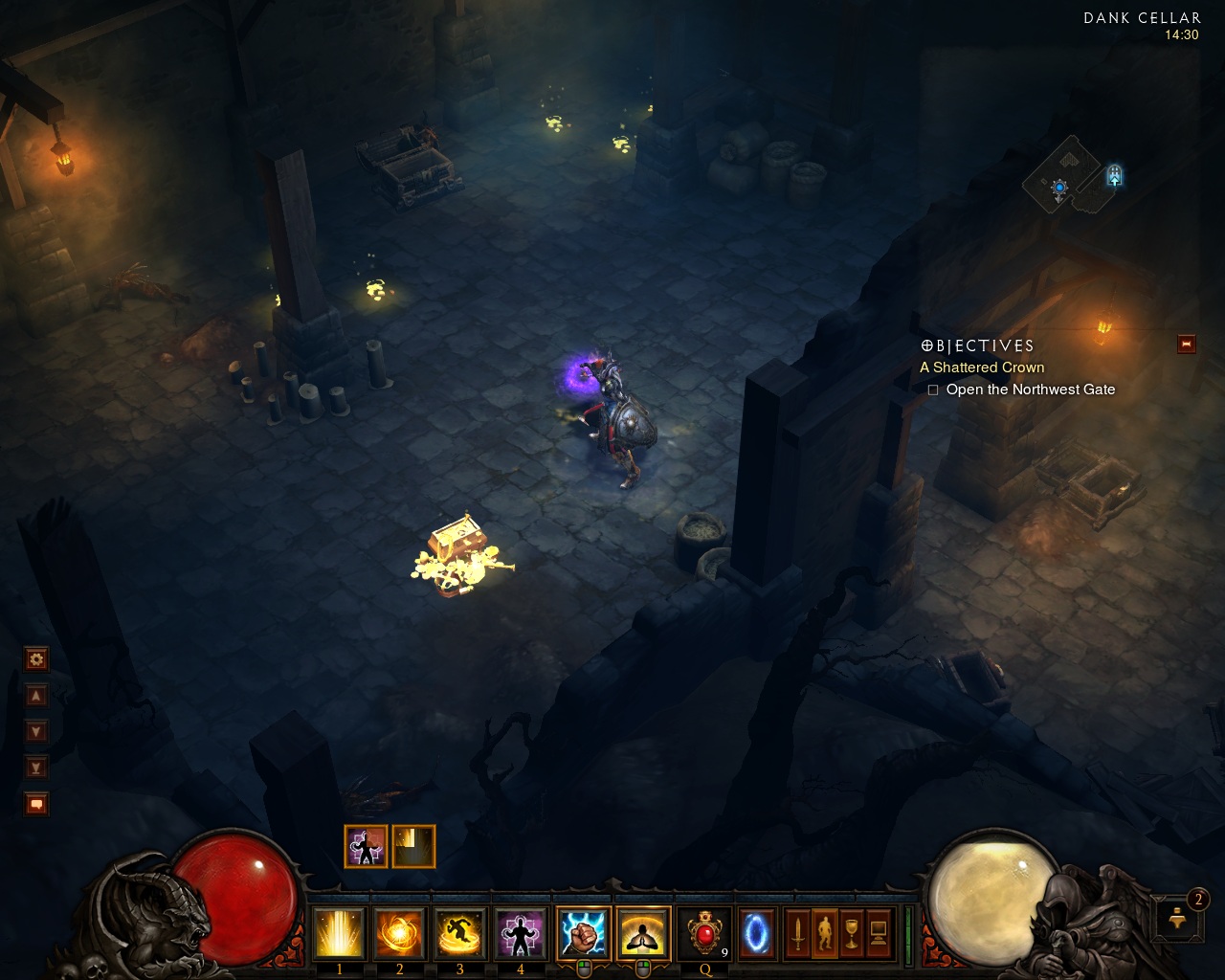Image resolution: width=1225 pixels, height=980 pixels.
Task: Toggle the chat speech bubble button
Action: pyautogui.click(x=36, y=804)
